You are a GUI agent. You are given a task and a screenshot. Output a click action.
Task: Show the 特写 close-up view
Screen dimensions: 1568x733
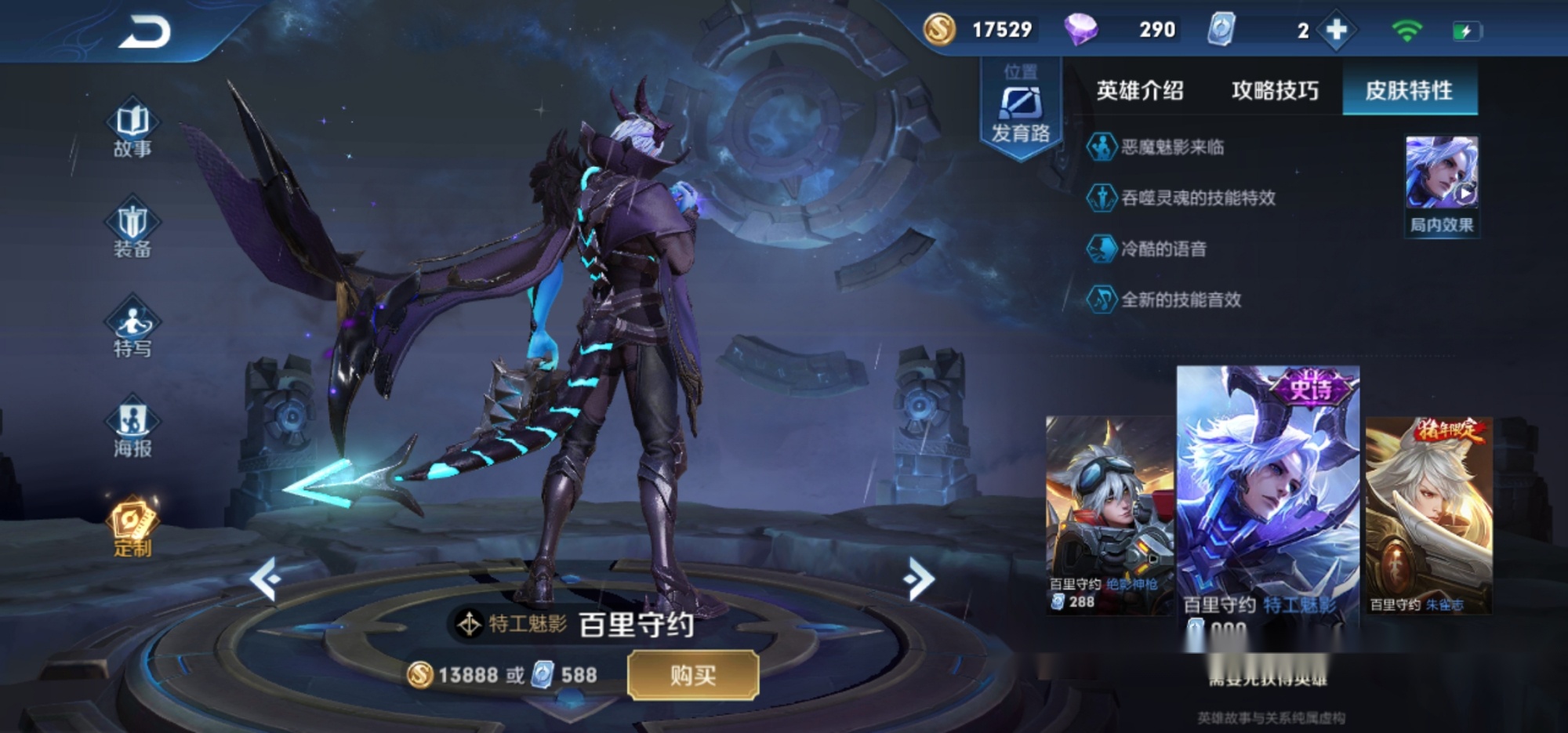tap(132, 328)
